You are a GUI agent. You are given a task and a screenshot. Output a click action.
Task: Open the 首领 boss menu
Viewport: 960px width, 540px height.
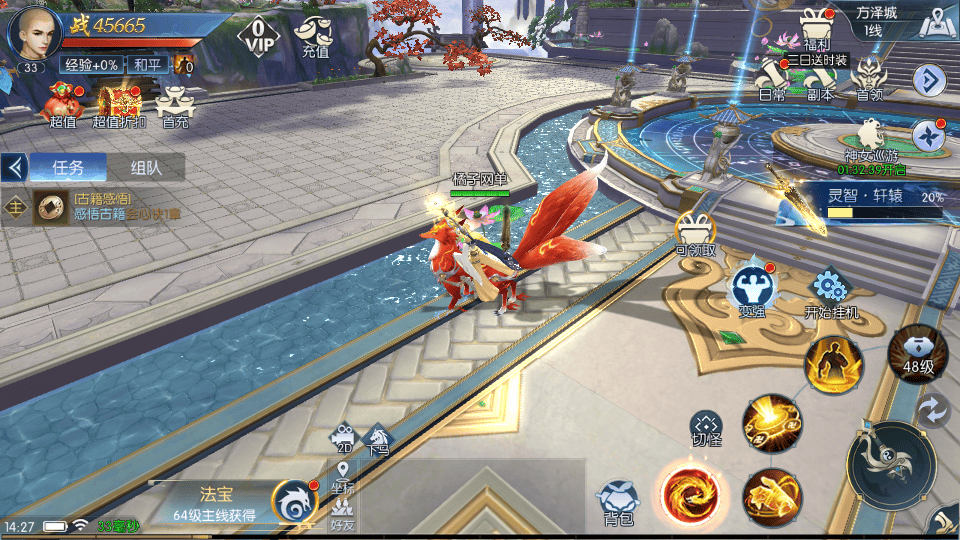870,78
